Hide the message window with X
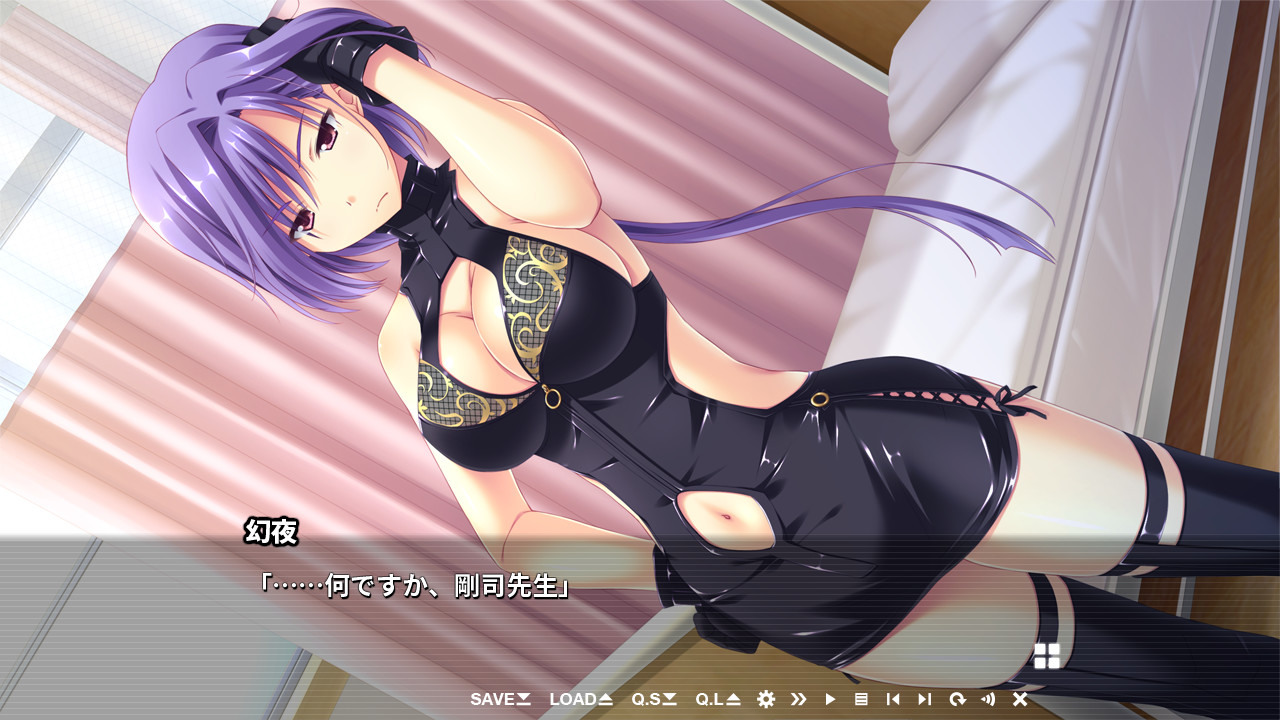Image resolution: width=1280 pixels, height=720 pixels. pos(1020,699)
